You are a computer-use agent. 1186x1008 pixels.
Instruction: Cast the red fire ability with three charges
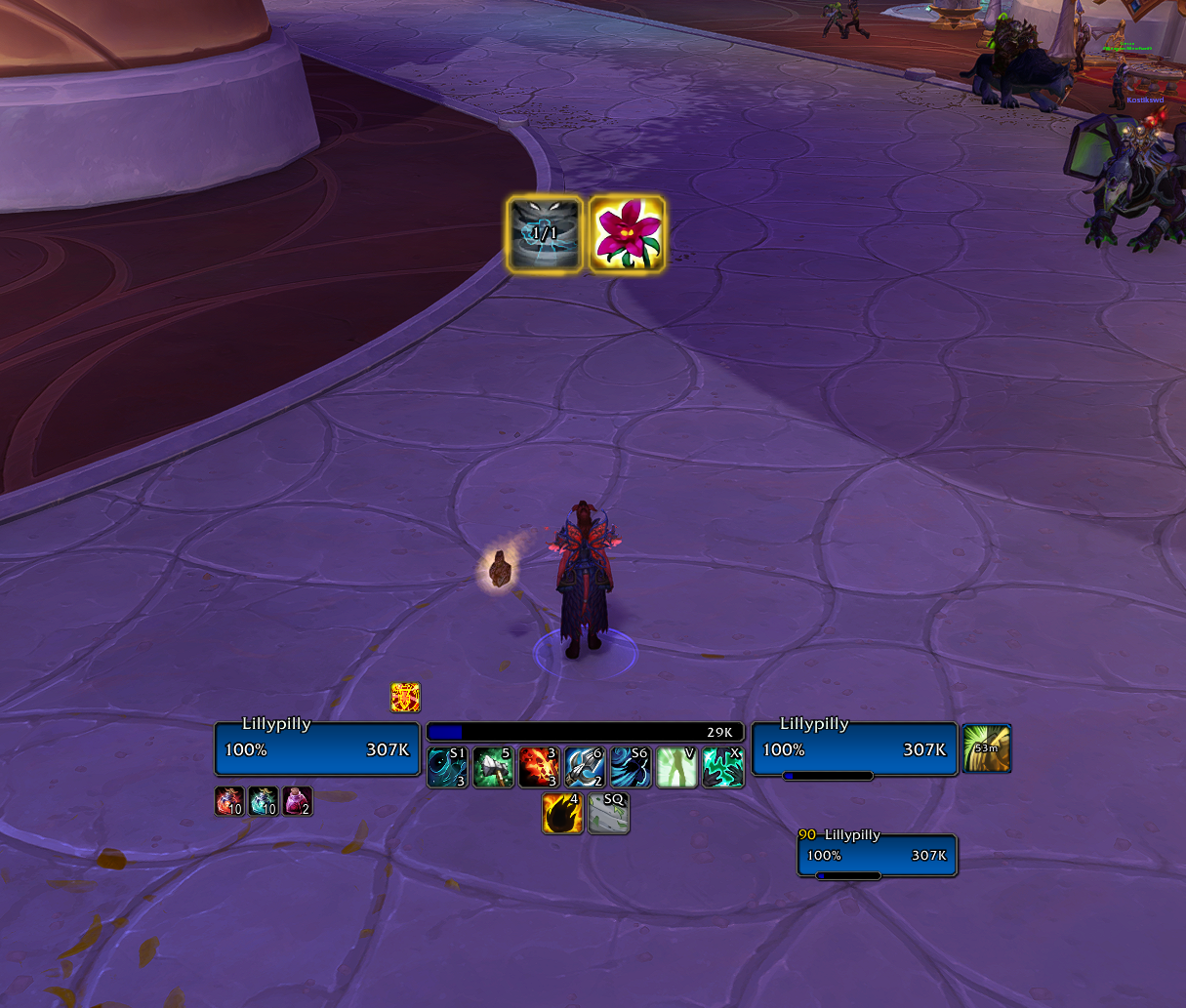(x=539, y=768)
